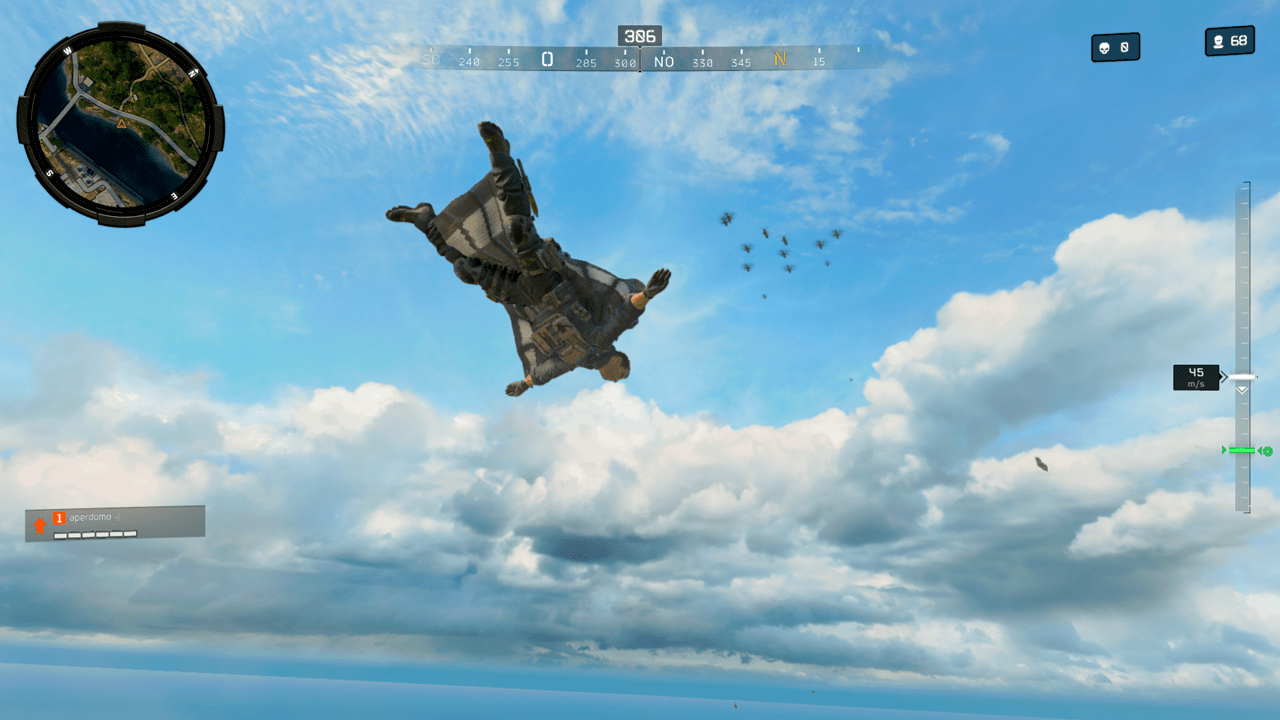Click the green altitude zone band on the altimeter
The width and height of the screenshot is (1280, 720).
click(1242, 450)
